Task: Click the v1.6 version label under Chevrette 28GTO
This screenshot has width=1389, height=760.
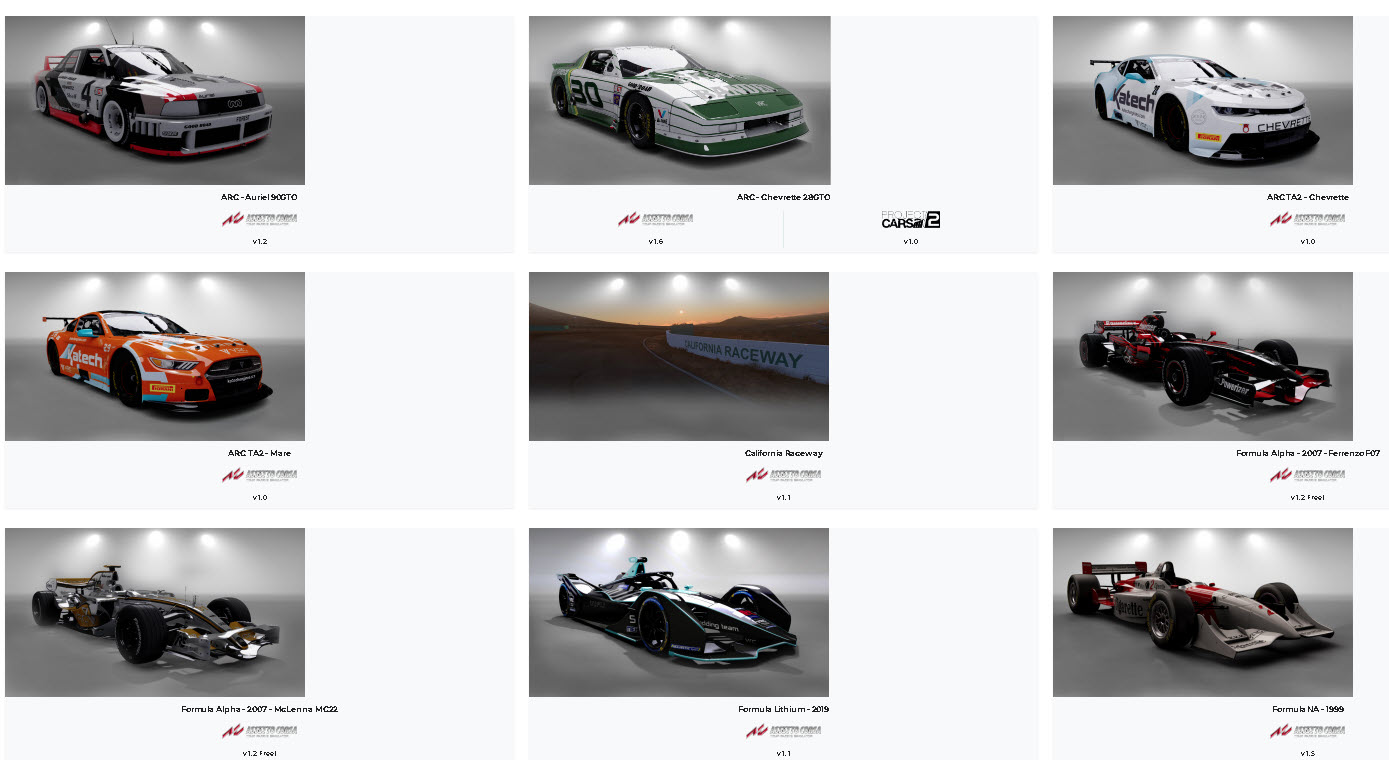Action: pyautogui.click(x=655, y=241)
